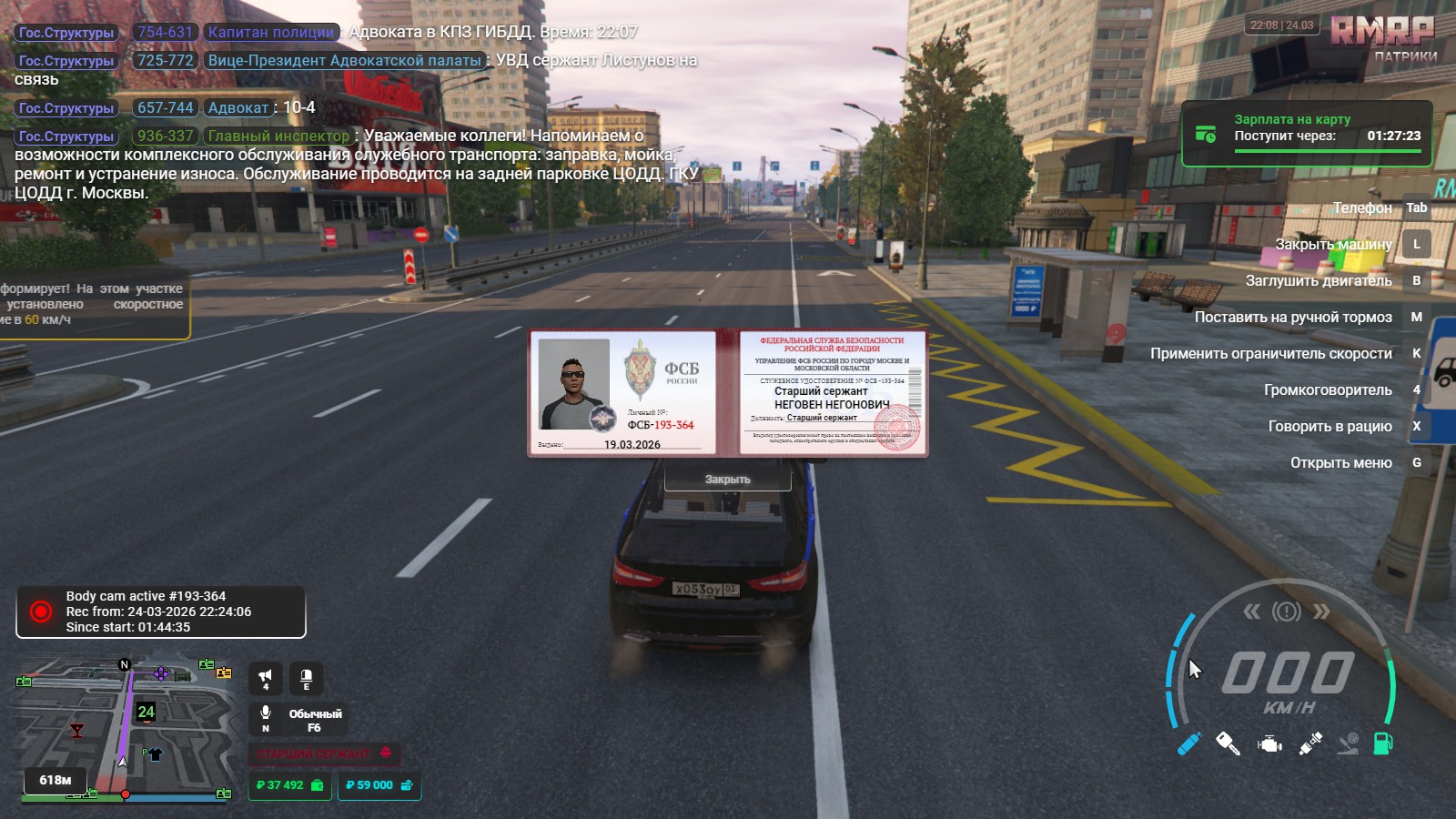Click the engine status icon
Viewport: 1456px width, 819px height.
tap(1269, 744)
